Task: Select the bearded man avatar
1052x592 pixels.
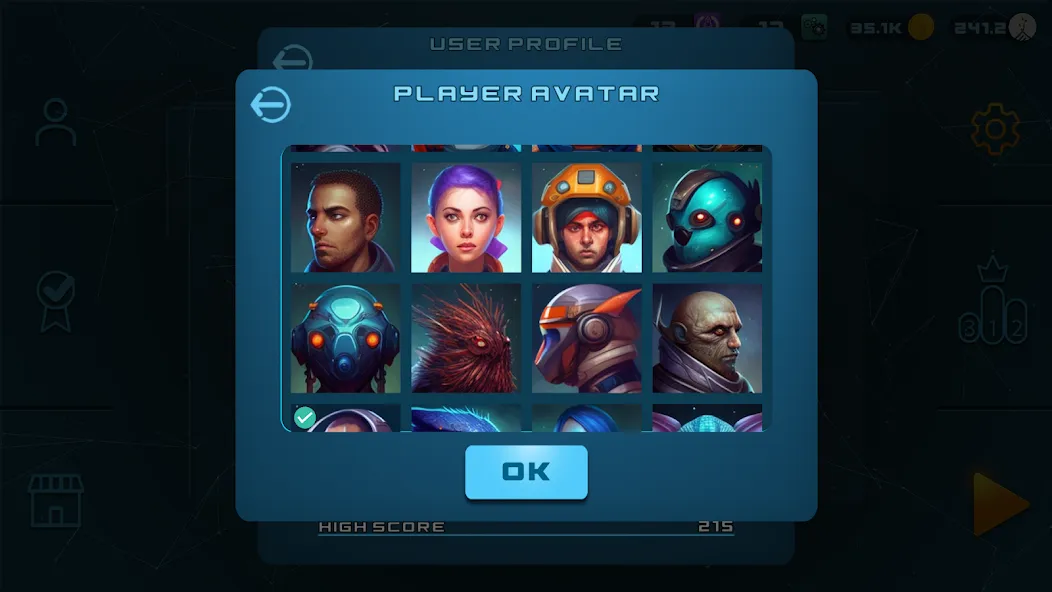Action: (x=345, y=218)
